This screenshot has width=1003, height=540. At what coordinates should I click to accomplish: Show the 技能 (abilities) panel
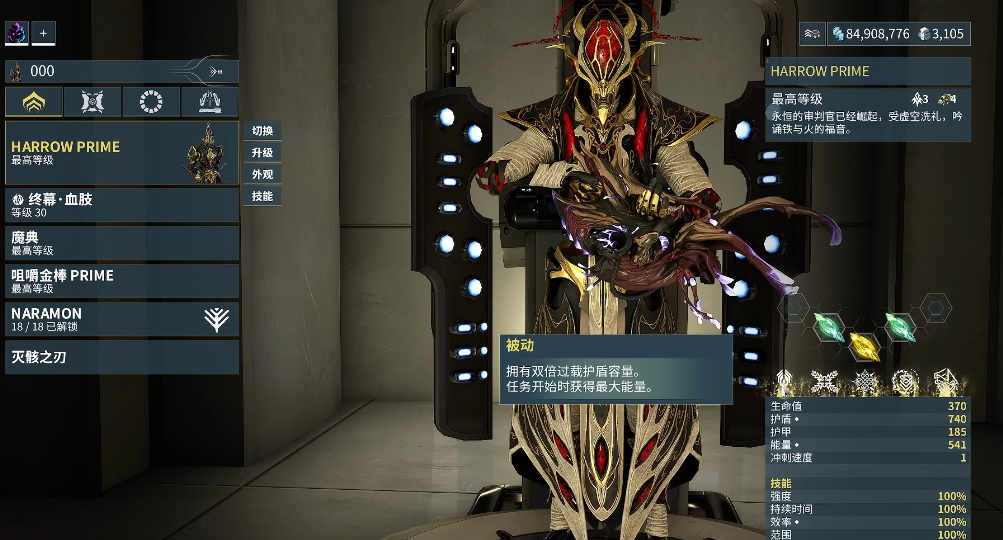click(x=262, y=196)
